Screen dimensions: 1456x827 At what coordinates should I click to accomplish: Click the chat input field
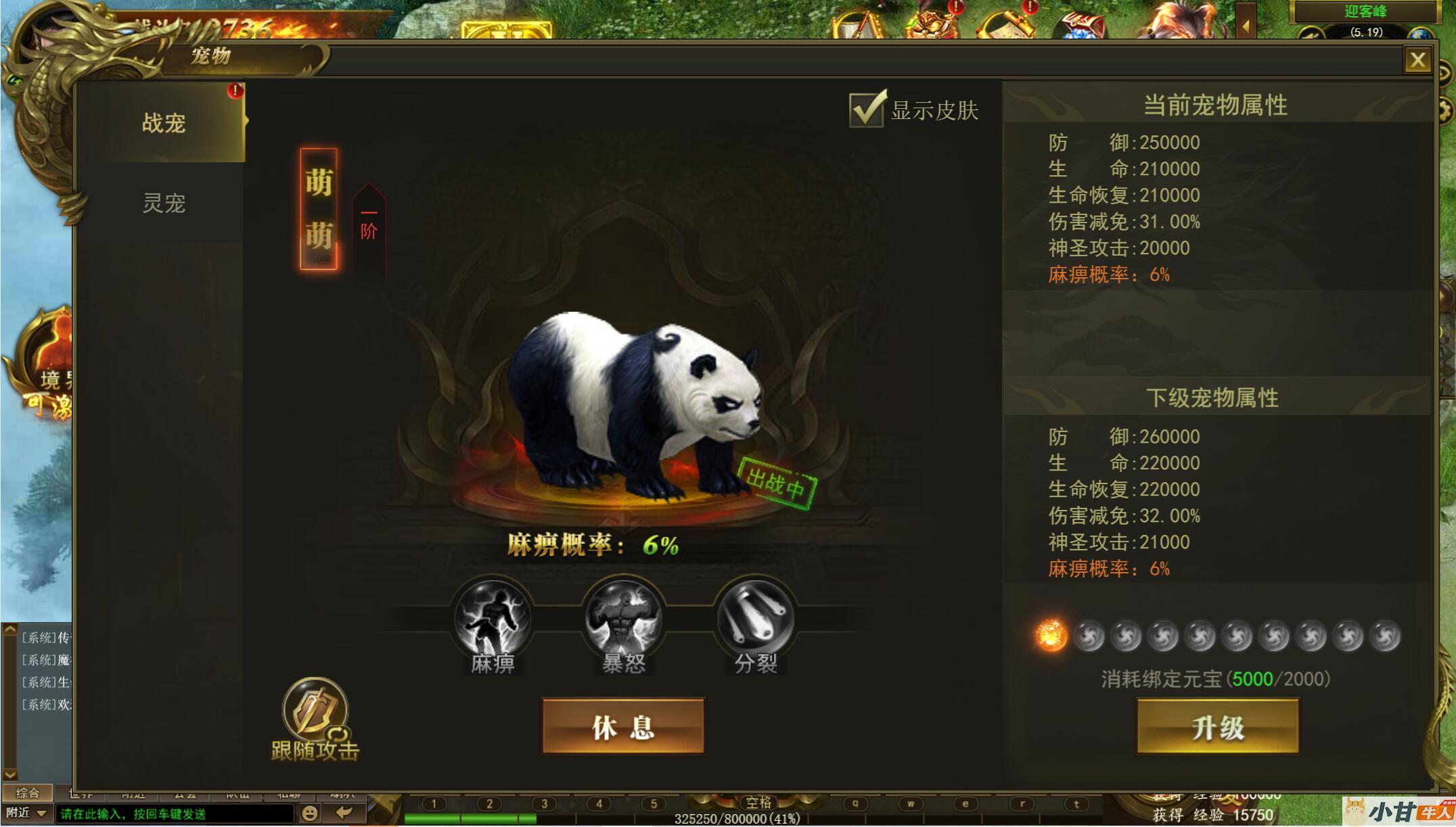coord(175,813)
